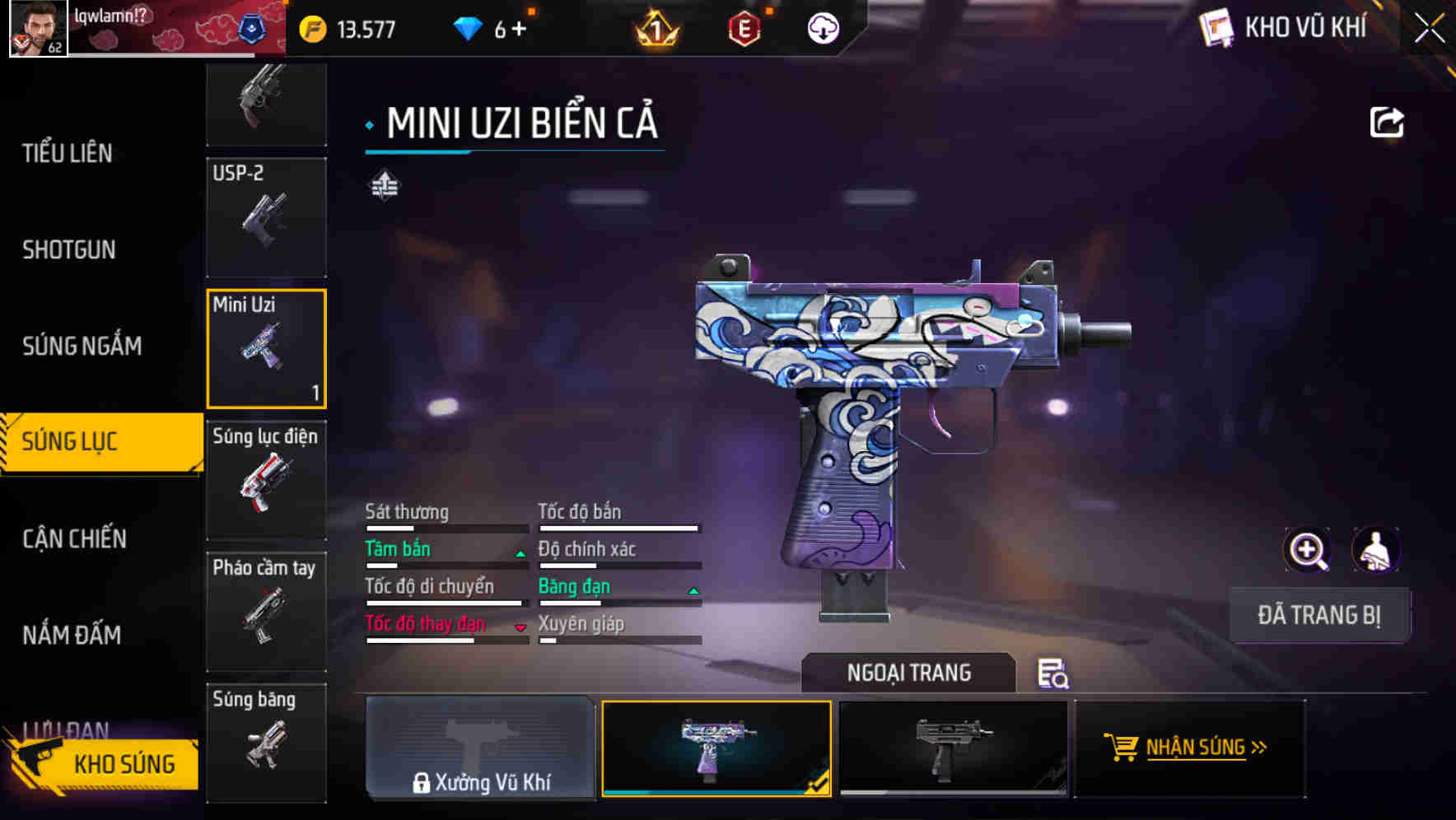Open the locked Xưởng Vũ Khí tile
The image size is (1456, 820).
tap(480, 748)
